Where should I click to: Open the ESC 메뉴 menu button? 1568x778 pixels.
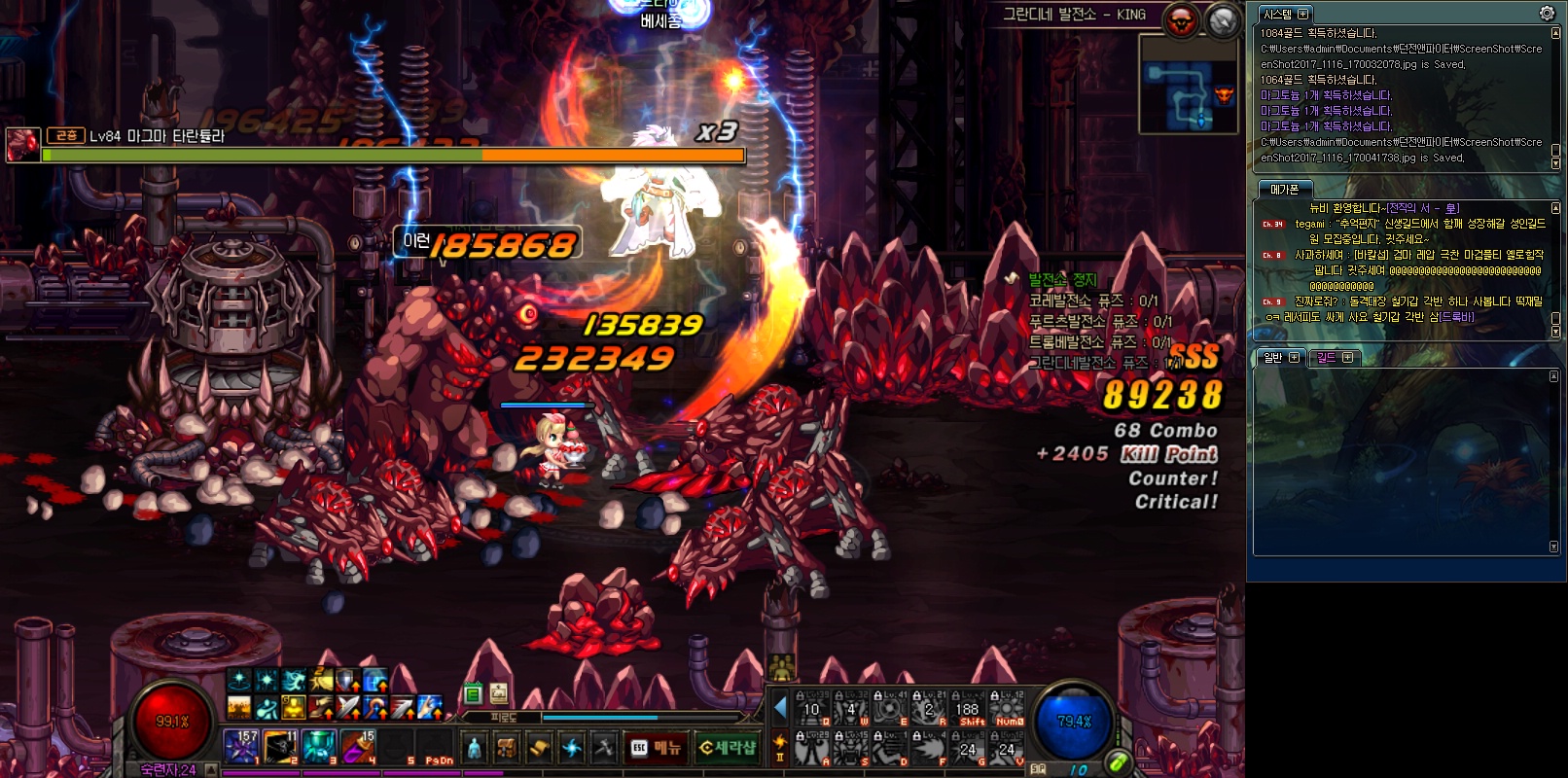pyautogui.click(x=656, y=747)
